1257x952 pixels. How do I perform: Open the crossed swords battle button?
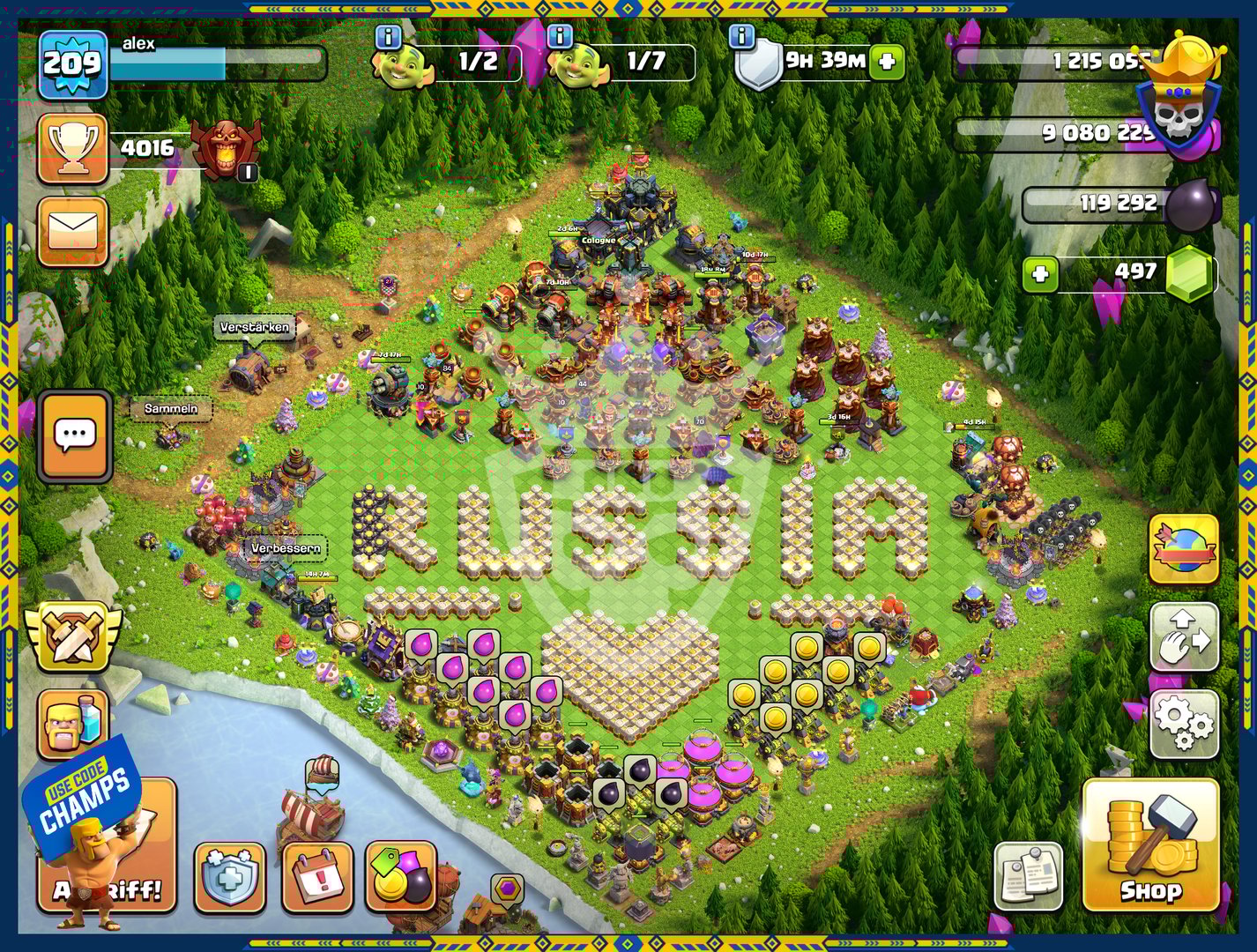tap(73, 636)
